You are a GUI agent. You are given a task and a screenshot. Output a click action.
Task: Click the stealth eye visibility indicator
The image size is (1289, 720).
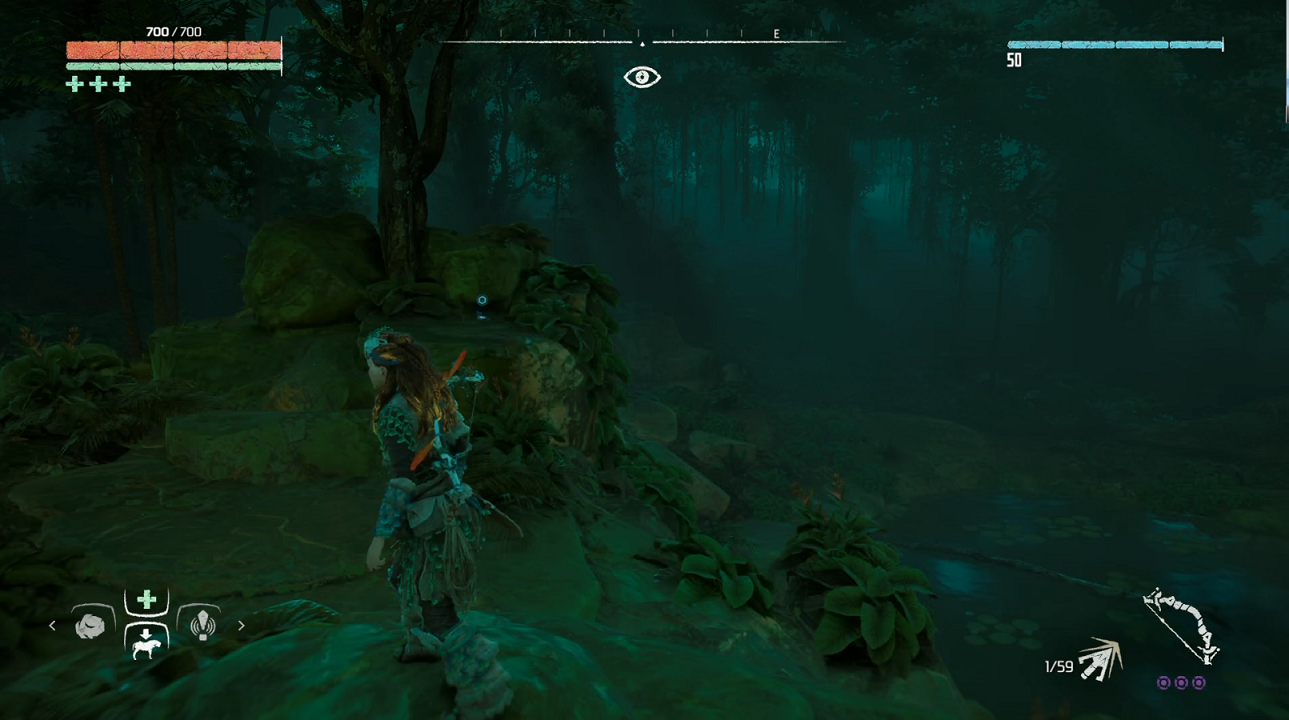[x=642, y=77]
